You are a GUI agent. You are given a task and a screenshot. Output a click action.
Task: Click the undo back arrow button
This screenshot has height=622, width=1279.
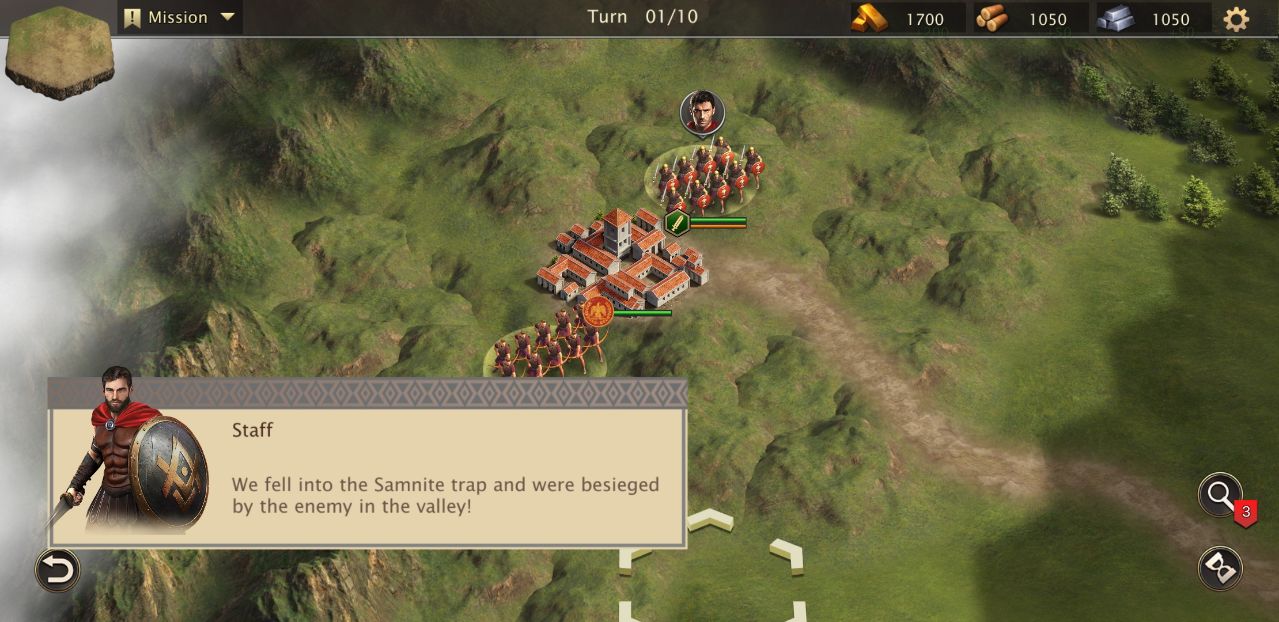click(57, 570)
